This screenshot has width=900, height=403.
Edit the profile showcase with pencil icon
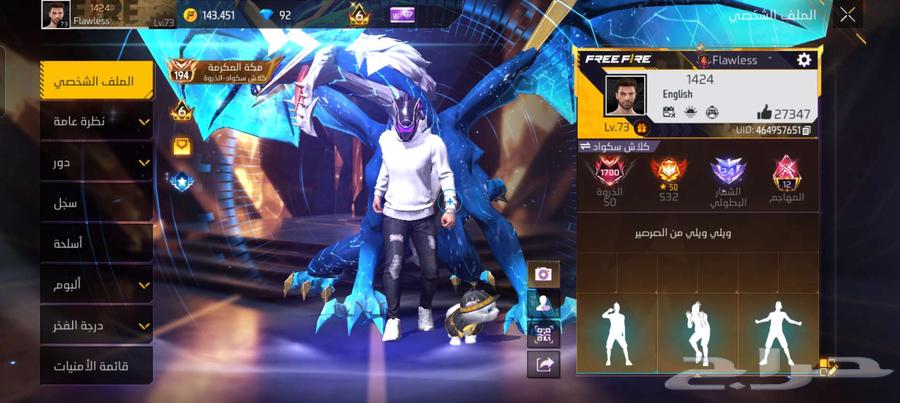[x=829, y=367]
